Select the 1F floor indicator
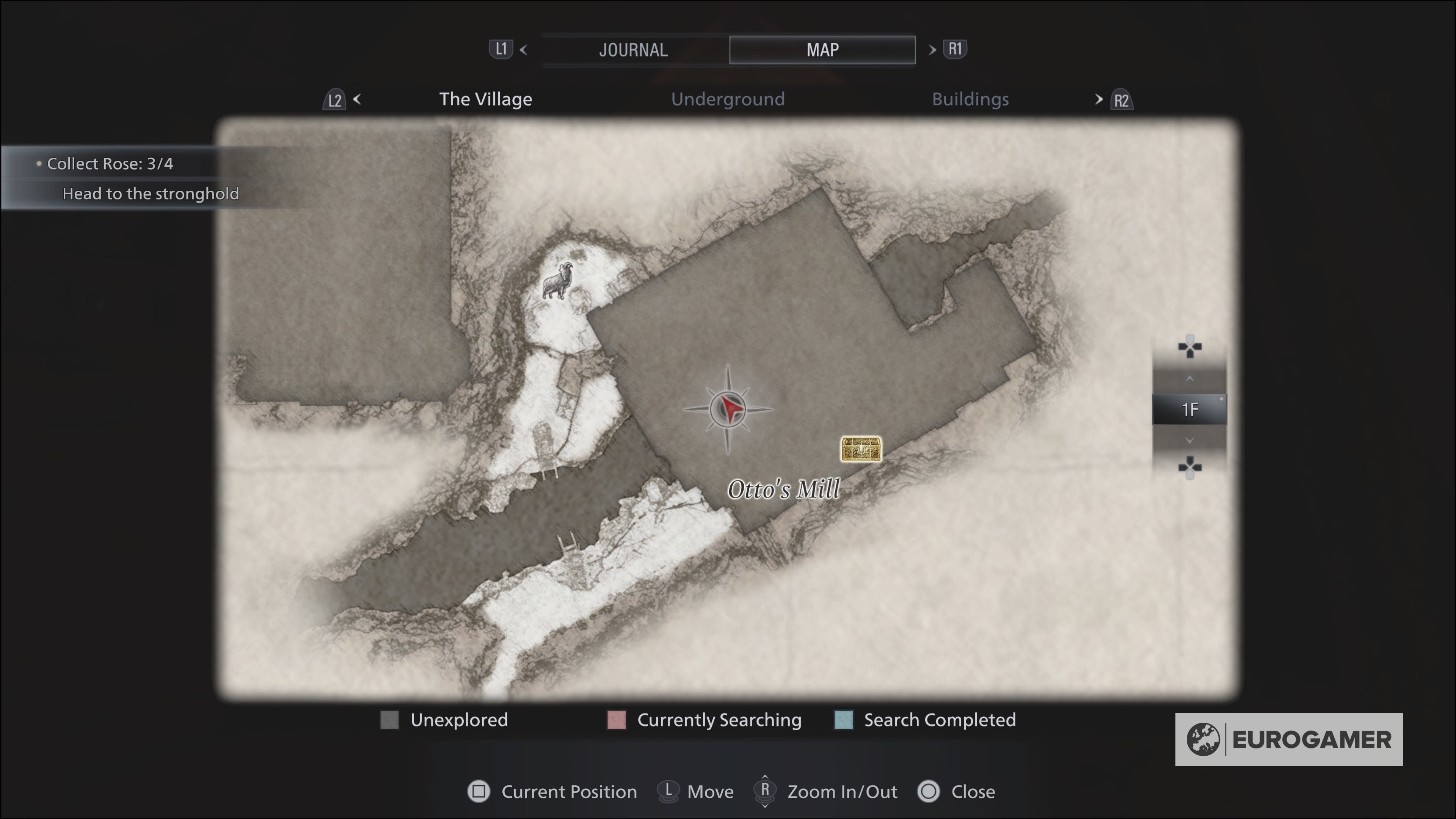 tap(1189, 409)
